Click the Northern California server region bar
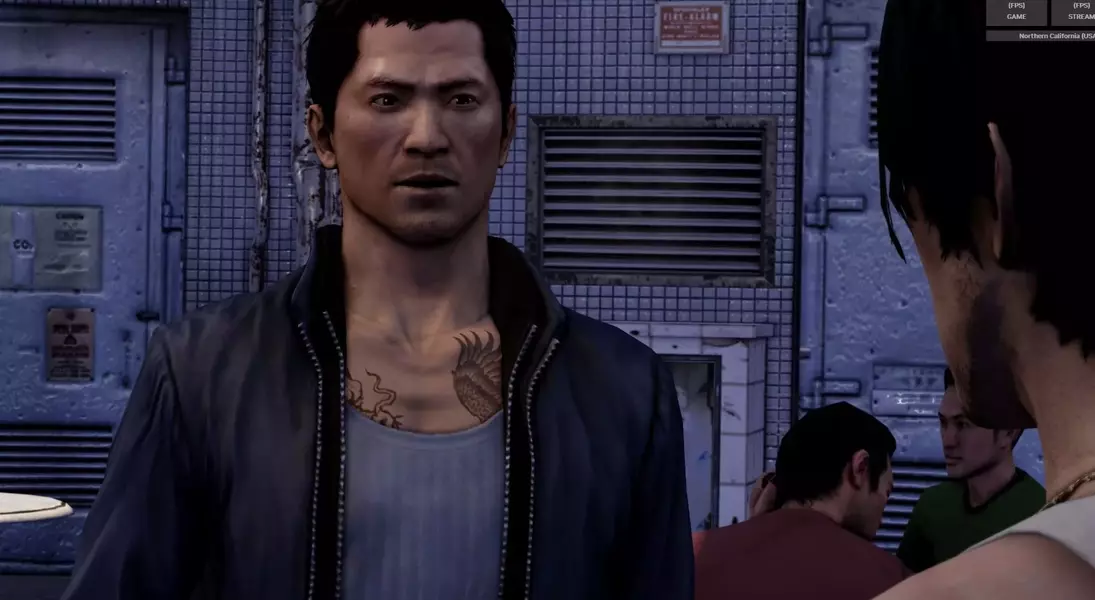This screenshot has width=1095, height=600. [1040, 36]
